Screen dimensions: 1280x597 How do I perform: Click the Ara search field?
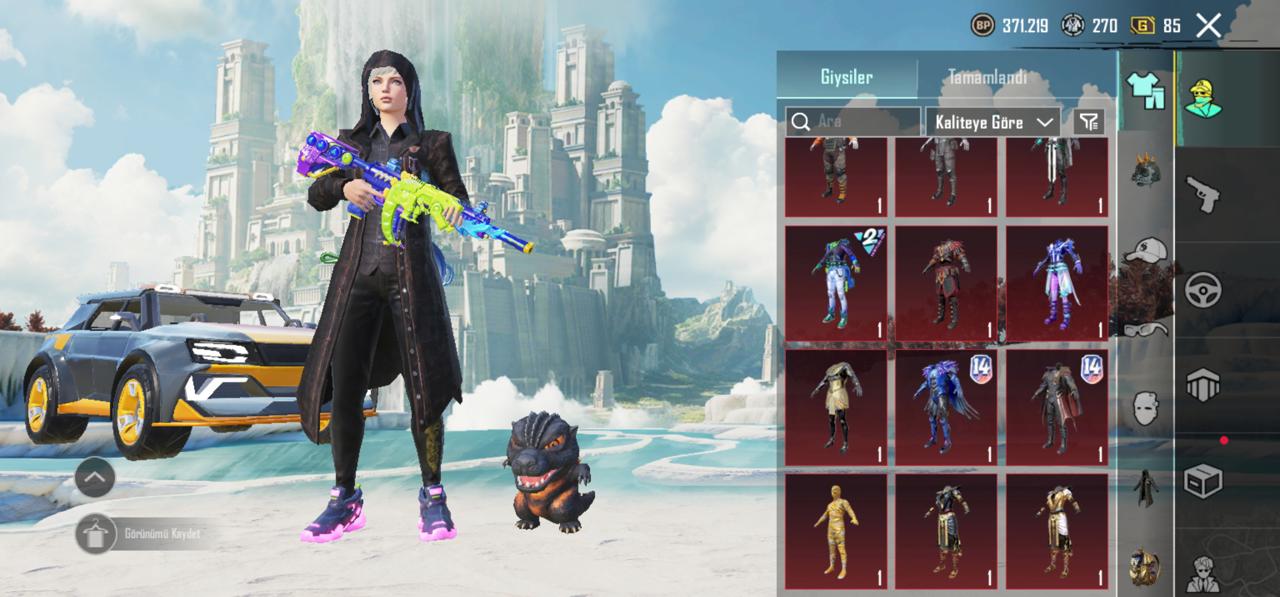853,122
